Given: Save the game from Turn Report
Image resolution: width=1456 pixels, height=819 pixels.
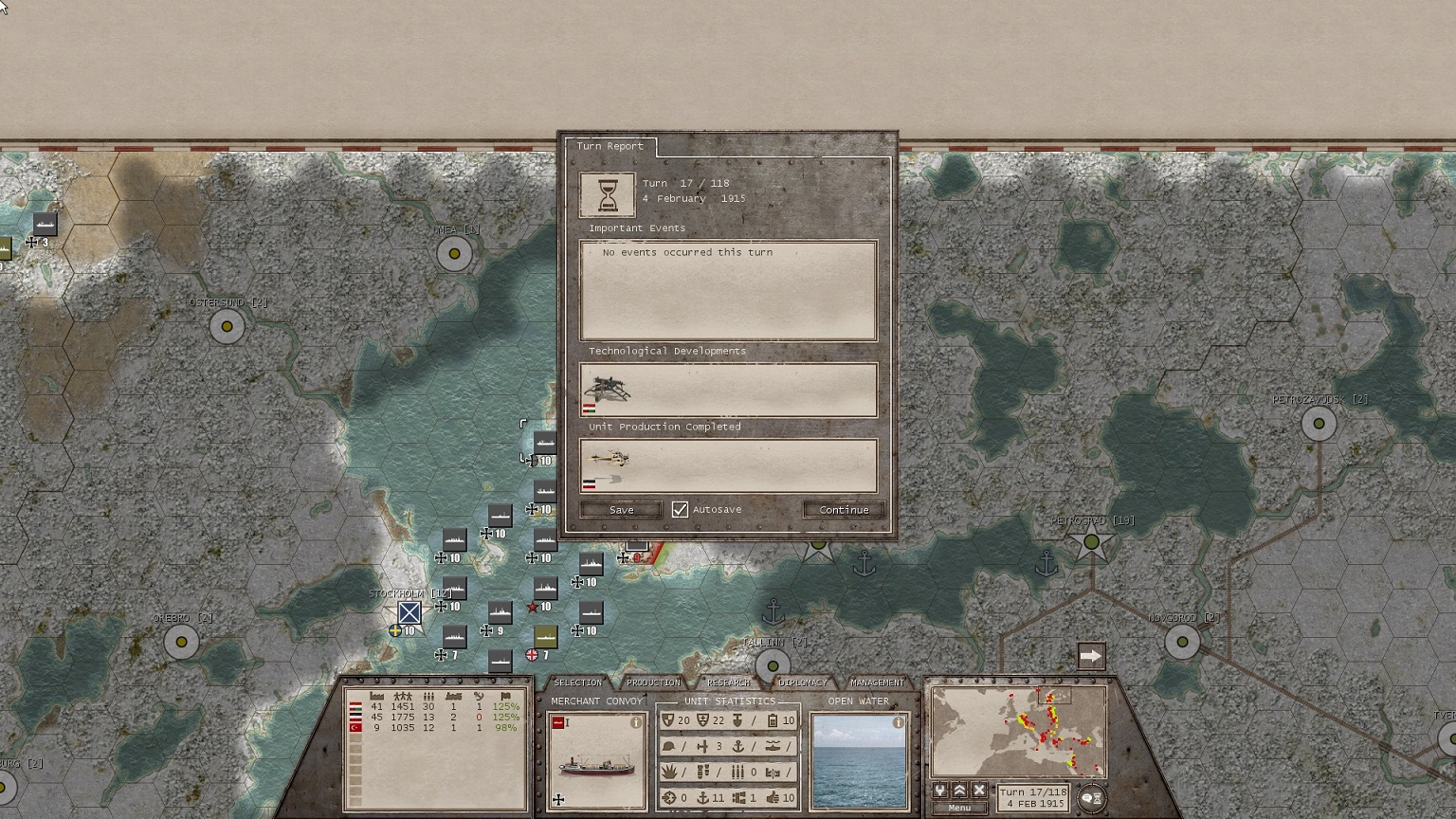Looking at the screenshot, I should click(x=621, y=510).
